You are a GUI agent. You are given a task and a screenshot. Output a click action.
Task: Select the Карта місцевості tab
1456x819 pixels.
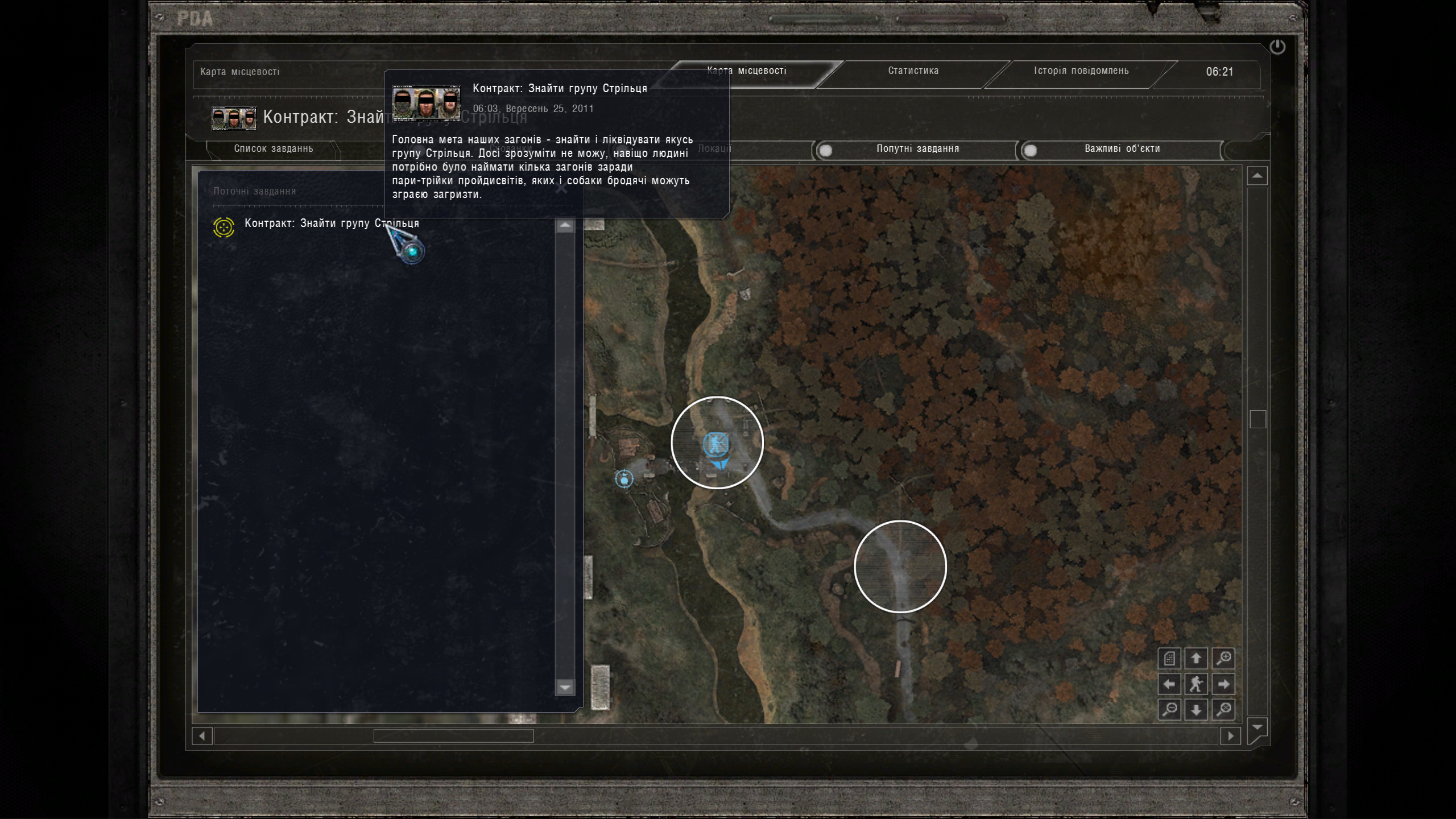click(746, 71)
